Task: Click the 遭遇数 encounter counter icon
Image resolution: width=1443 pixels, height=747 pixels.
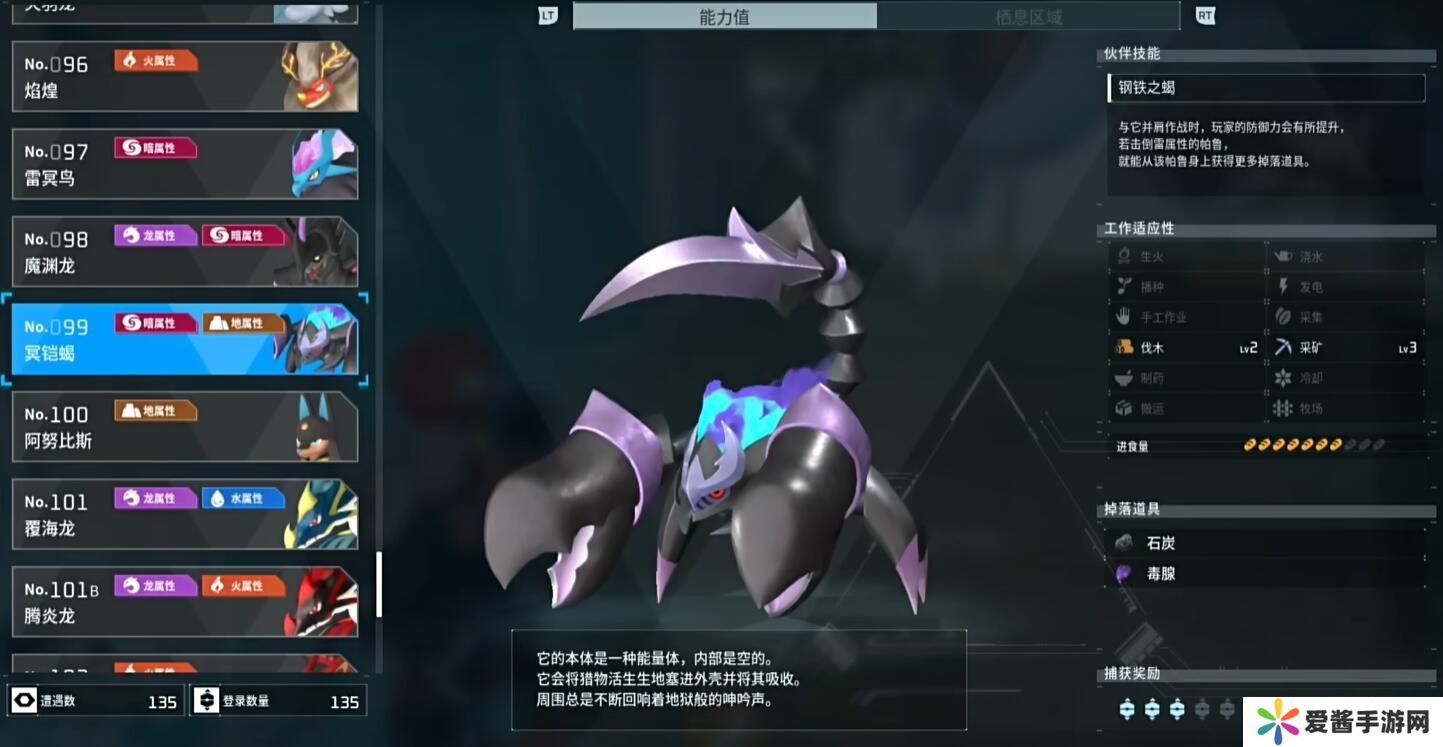Action: click(x=22, y=700)
